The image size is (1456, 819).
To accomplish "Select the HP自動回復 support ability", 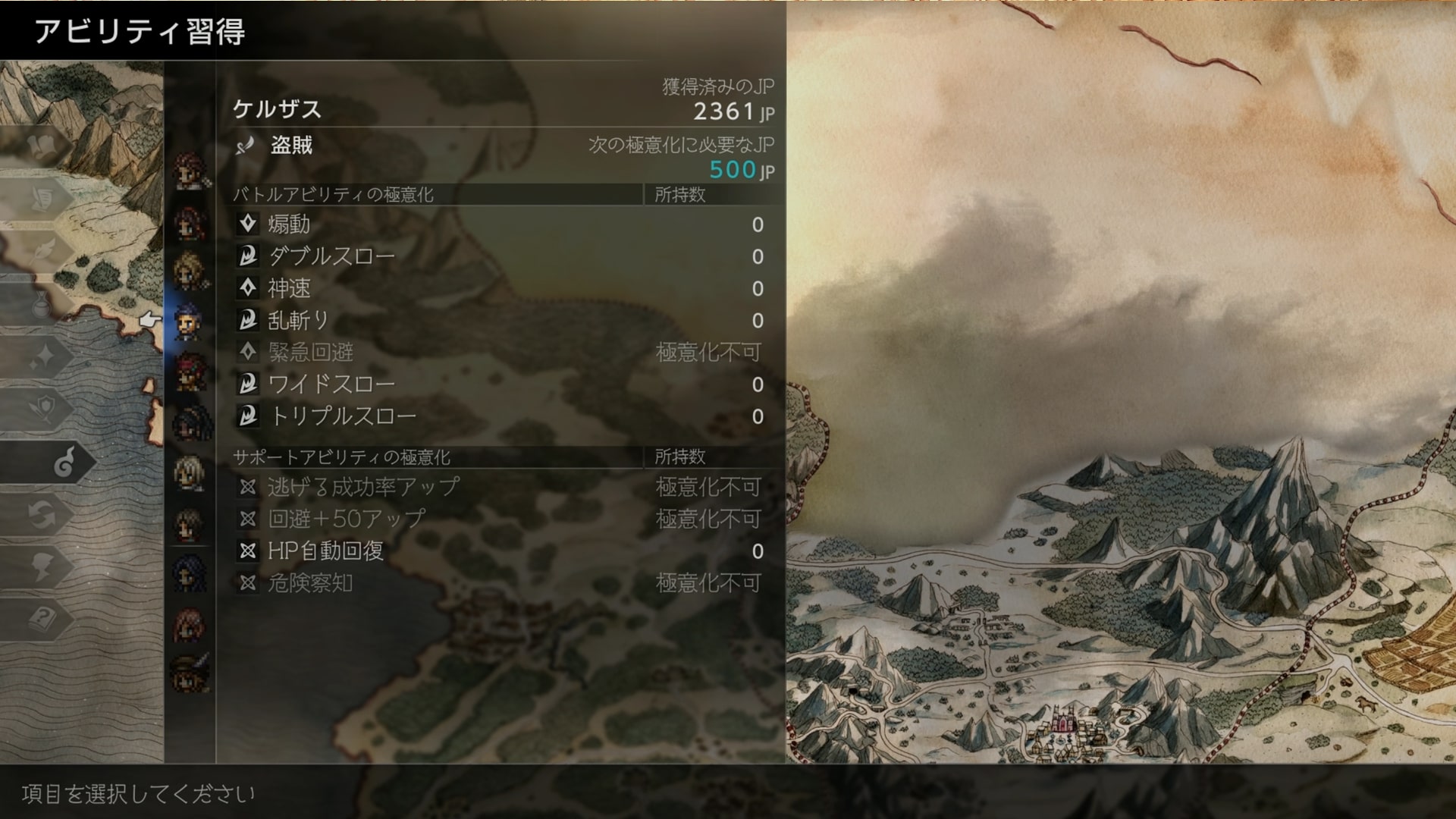I will tap(325, 551).
